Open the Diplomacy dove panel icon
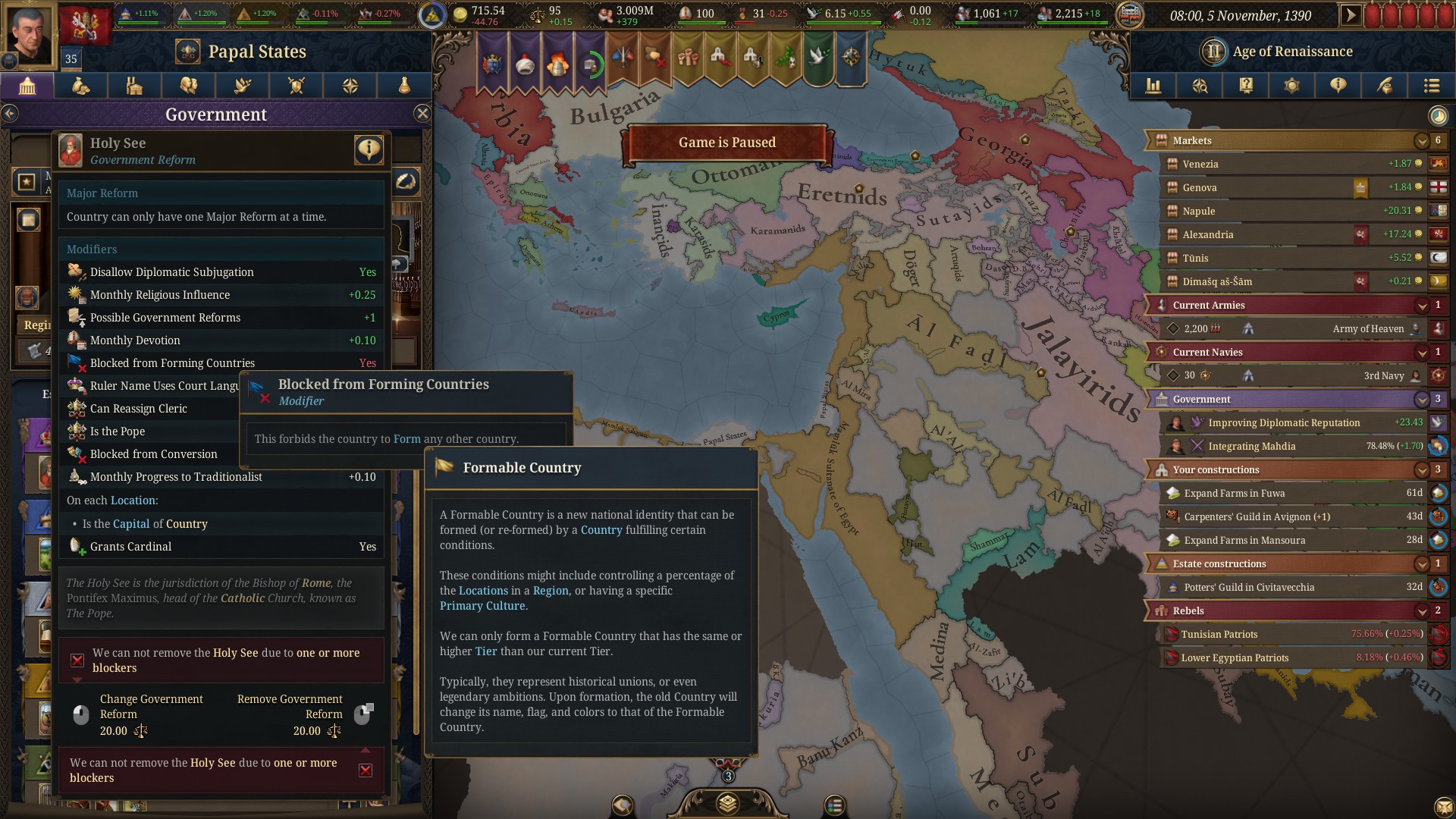The height and width of the screenshot is (819, 1456). 242,86
